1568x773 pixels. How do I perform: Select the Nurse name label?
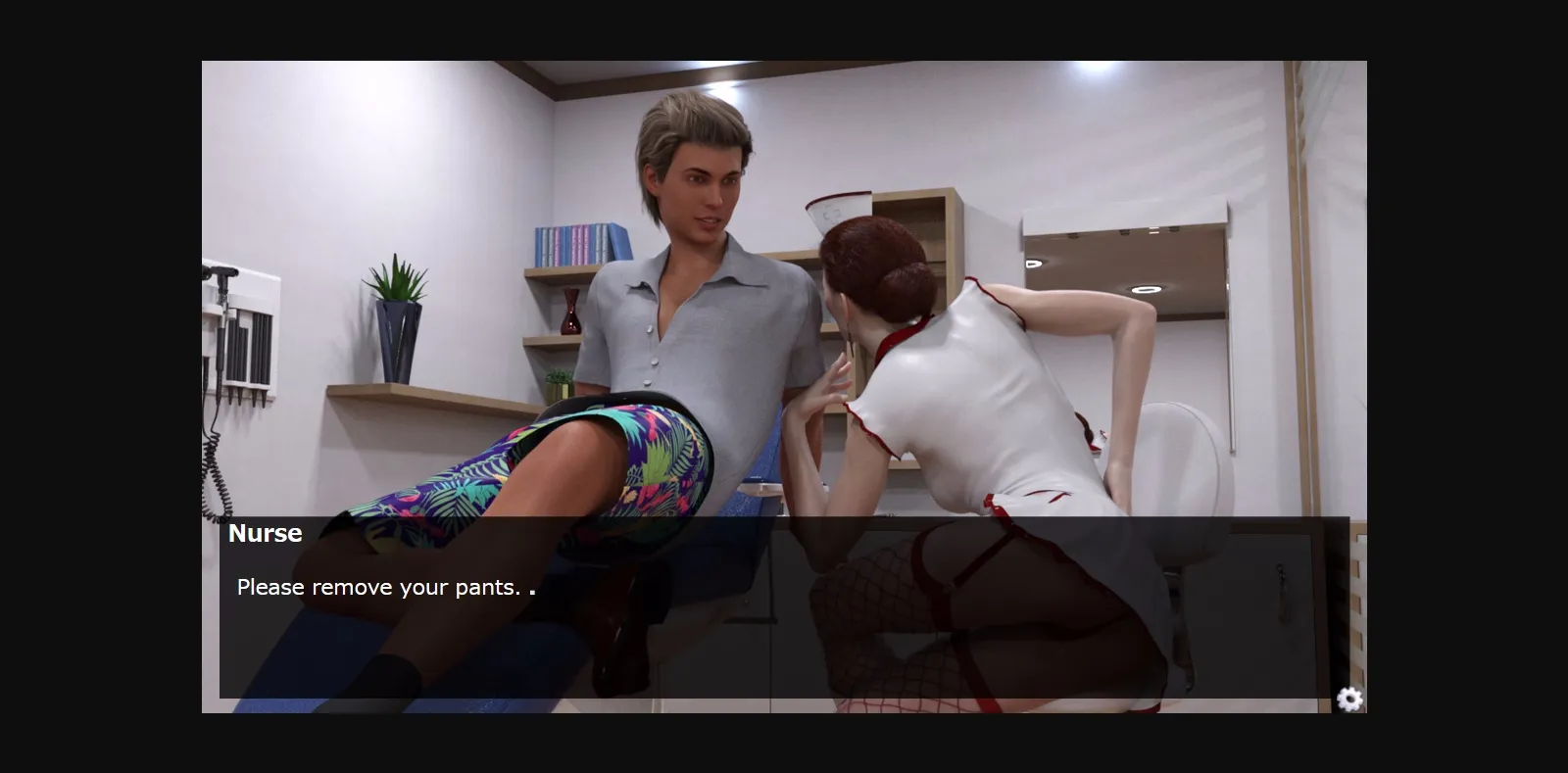[x=266, y=533]
